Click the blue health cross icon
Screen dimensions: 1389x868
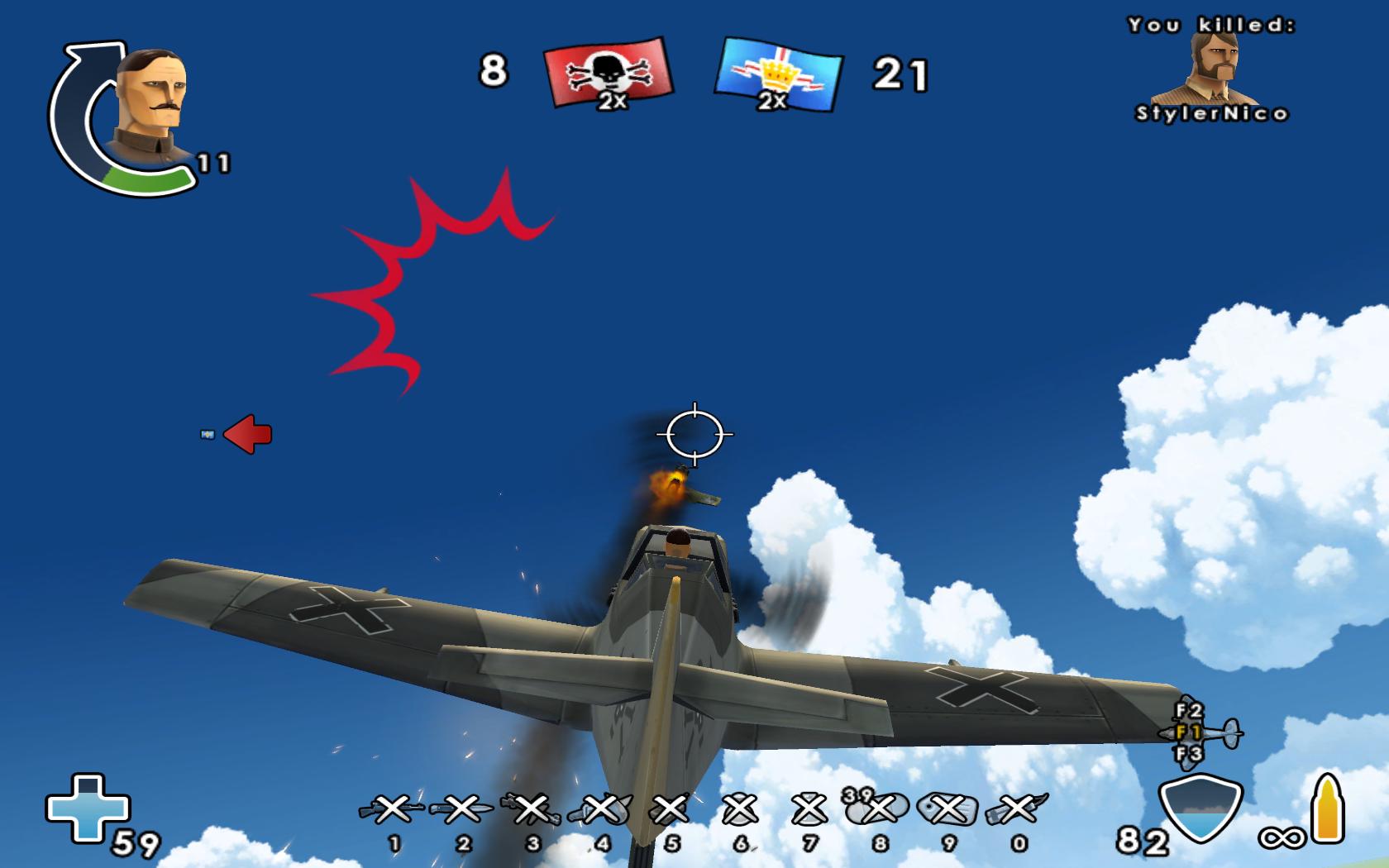[88, 808]
